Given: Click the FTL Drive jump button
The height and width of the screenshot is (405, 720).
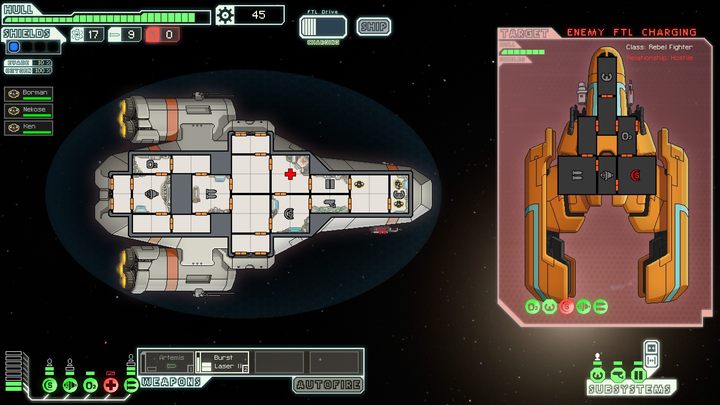Looking at the screenshot, I should (x=322, y=27).
